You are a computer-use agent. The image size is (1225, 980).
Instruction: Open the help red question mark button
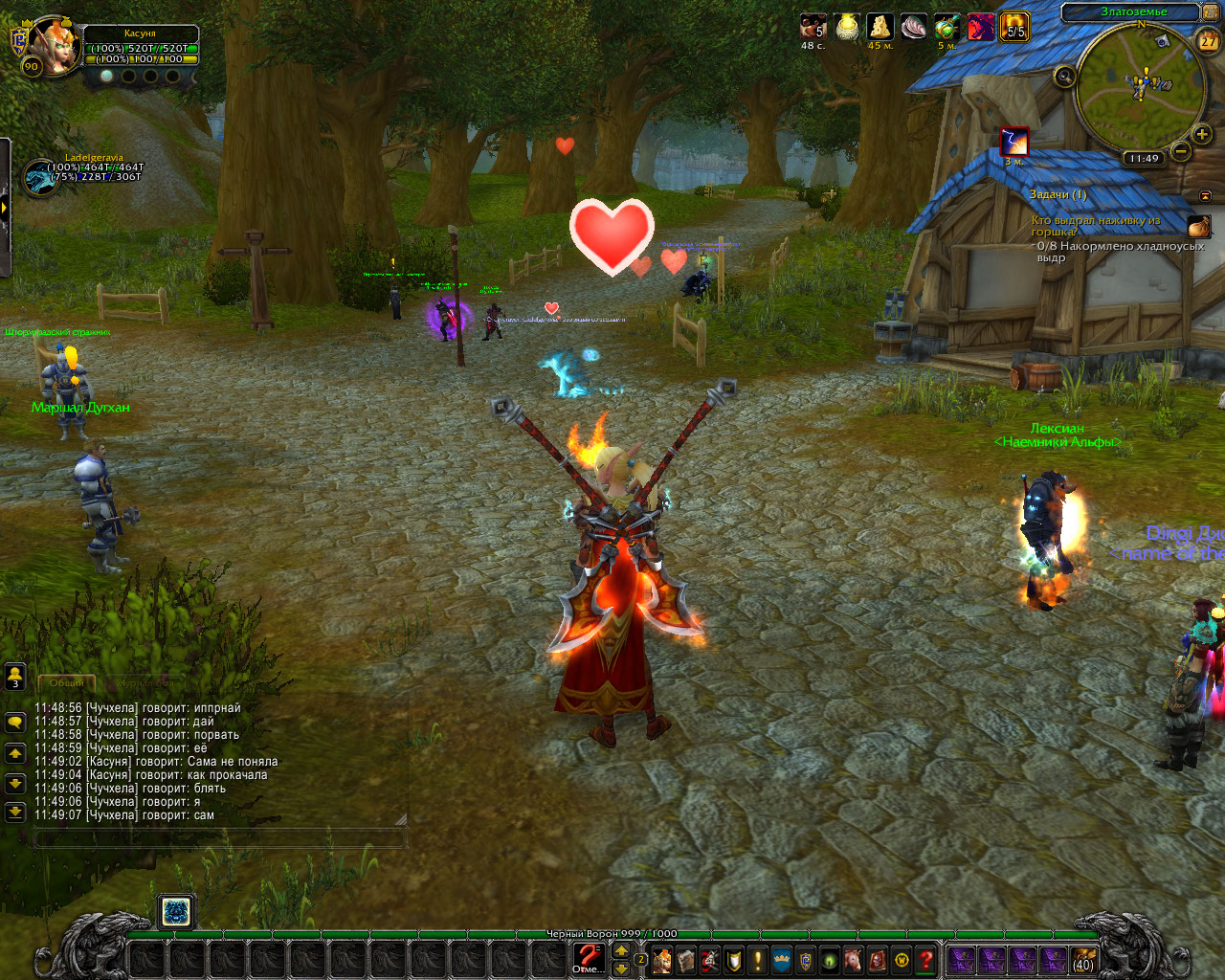(925, 960)
